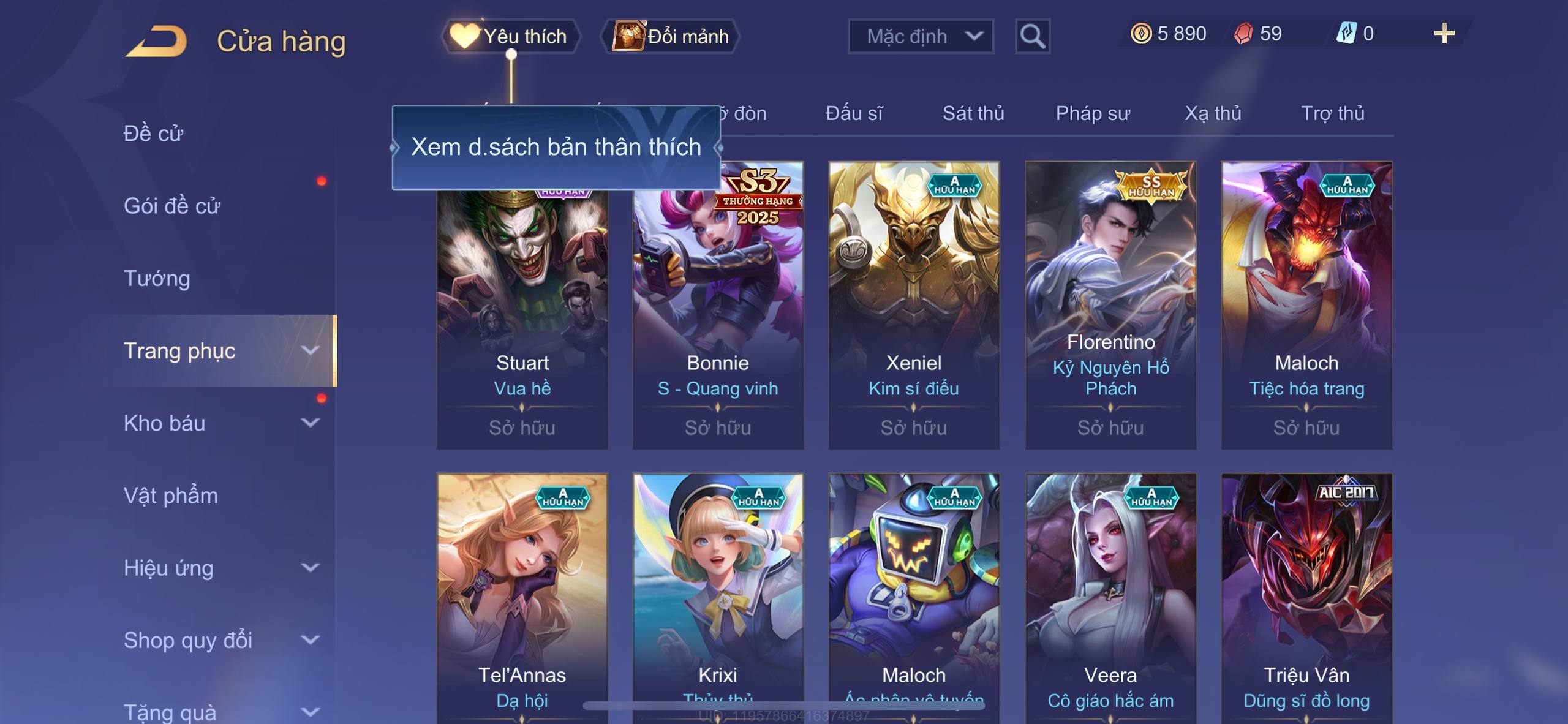Viewport: 1568px width, 724px height.
Task: Show the Trợ thủ support tab
Action: 1332,113
